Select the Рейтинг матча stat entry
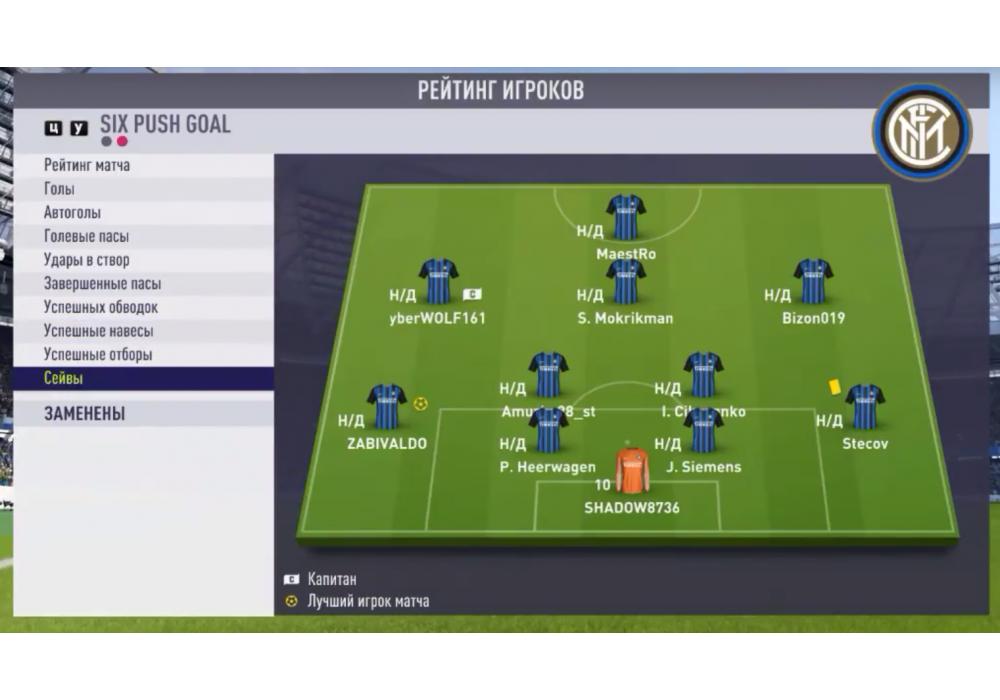This screenshot has height=700, width=1000. click(x=88, y=165)
